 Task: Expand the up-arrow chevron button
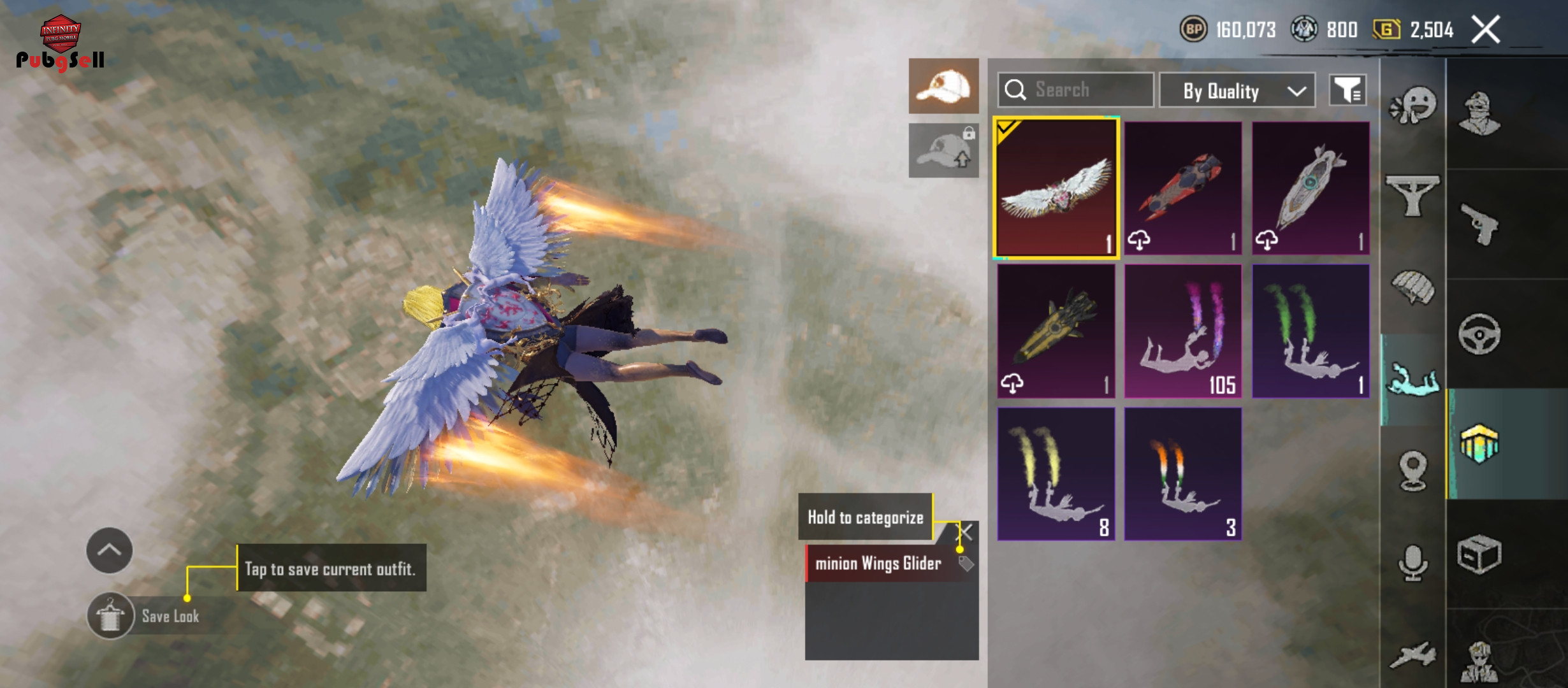click(110, 550)
